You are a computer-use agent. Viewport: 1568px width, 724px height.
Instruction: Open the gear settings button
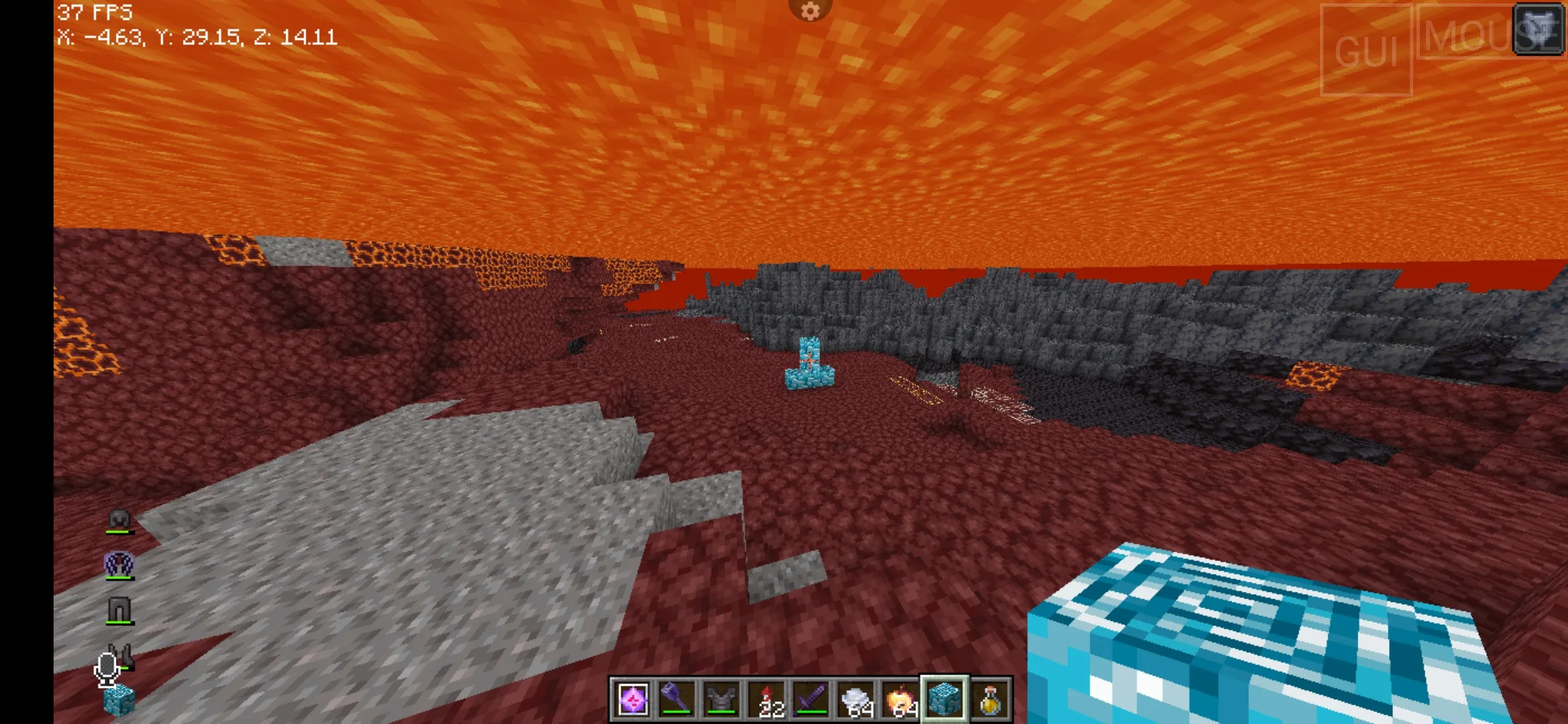[810, 11]
